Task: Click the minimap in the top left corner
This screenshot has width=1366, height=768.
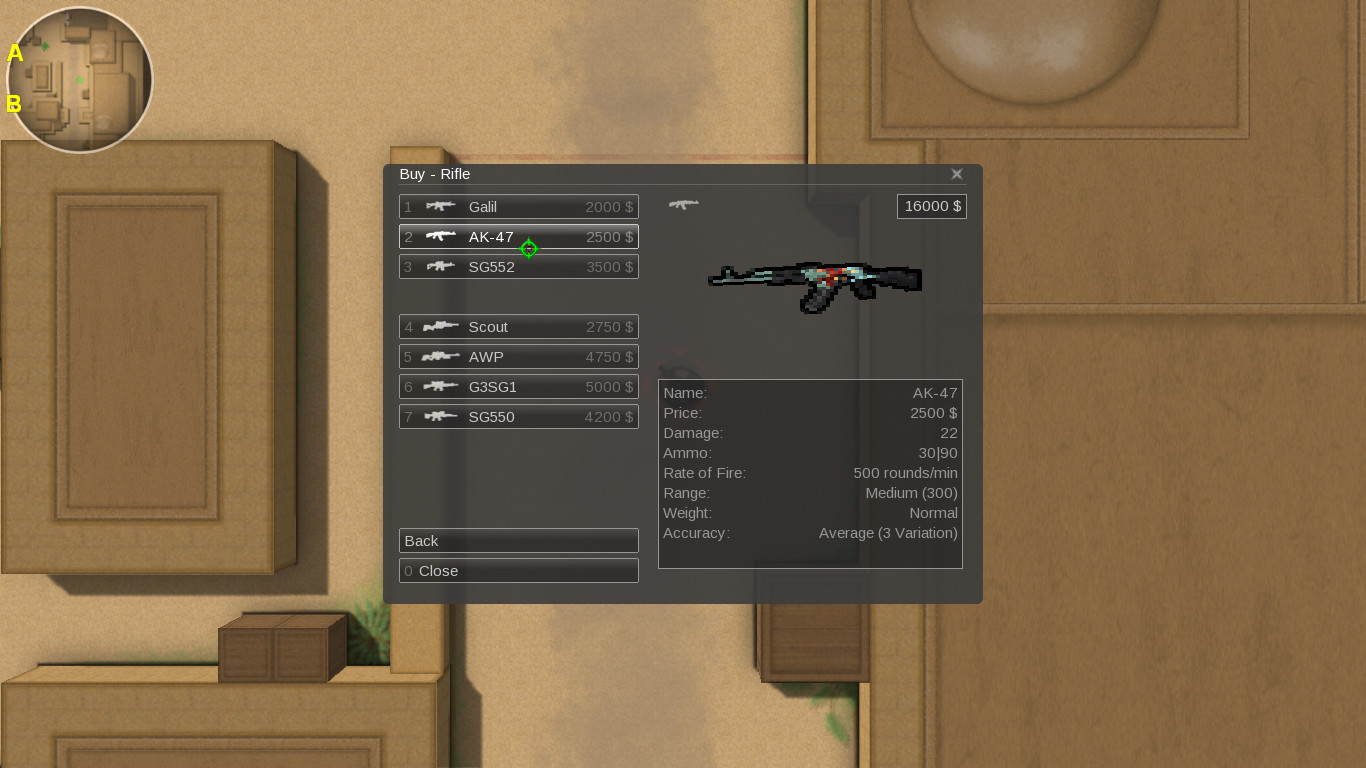Action: [78, 78]
